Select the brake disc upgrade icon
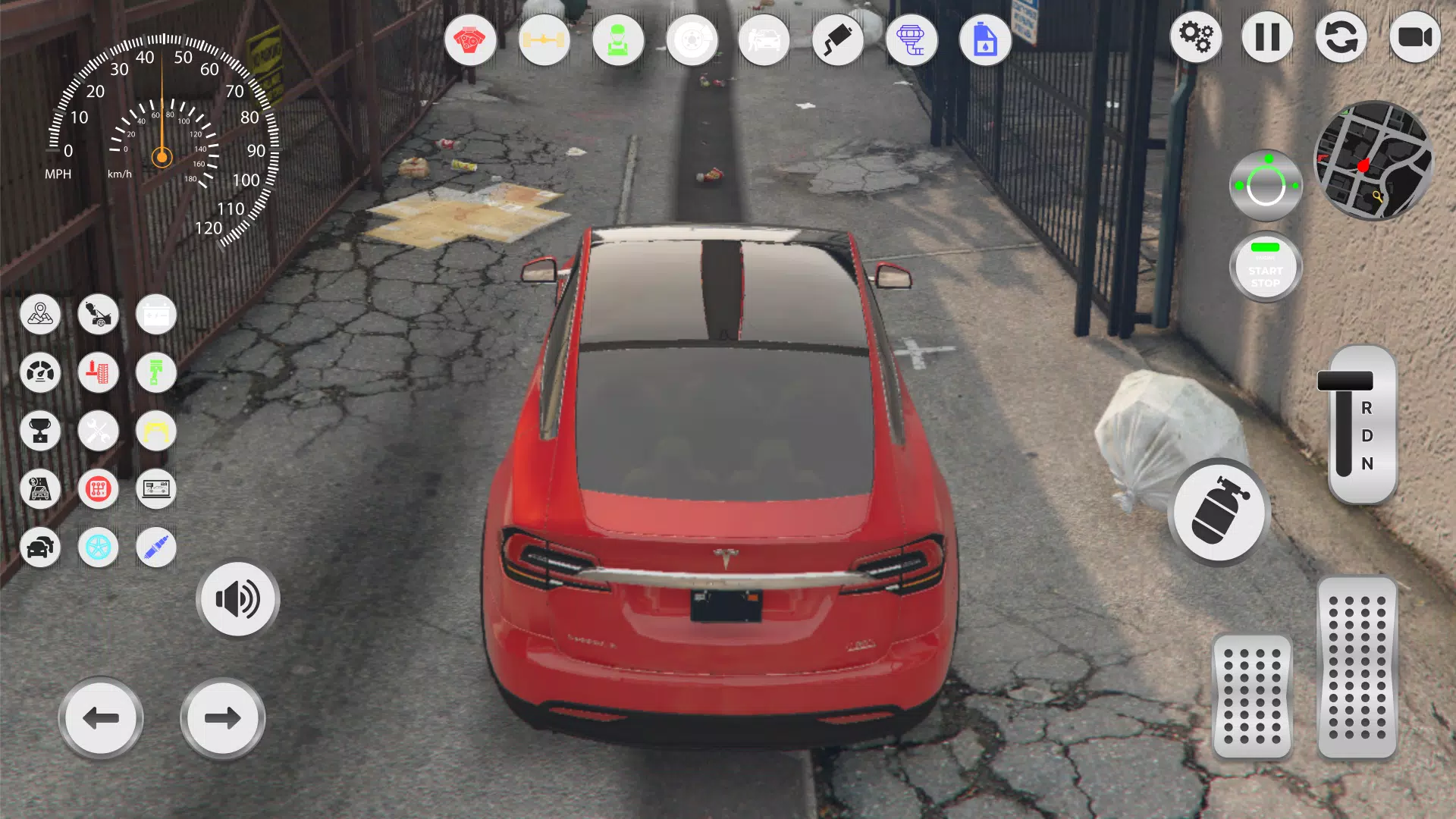 (692, 40)
